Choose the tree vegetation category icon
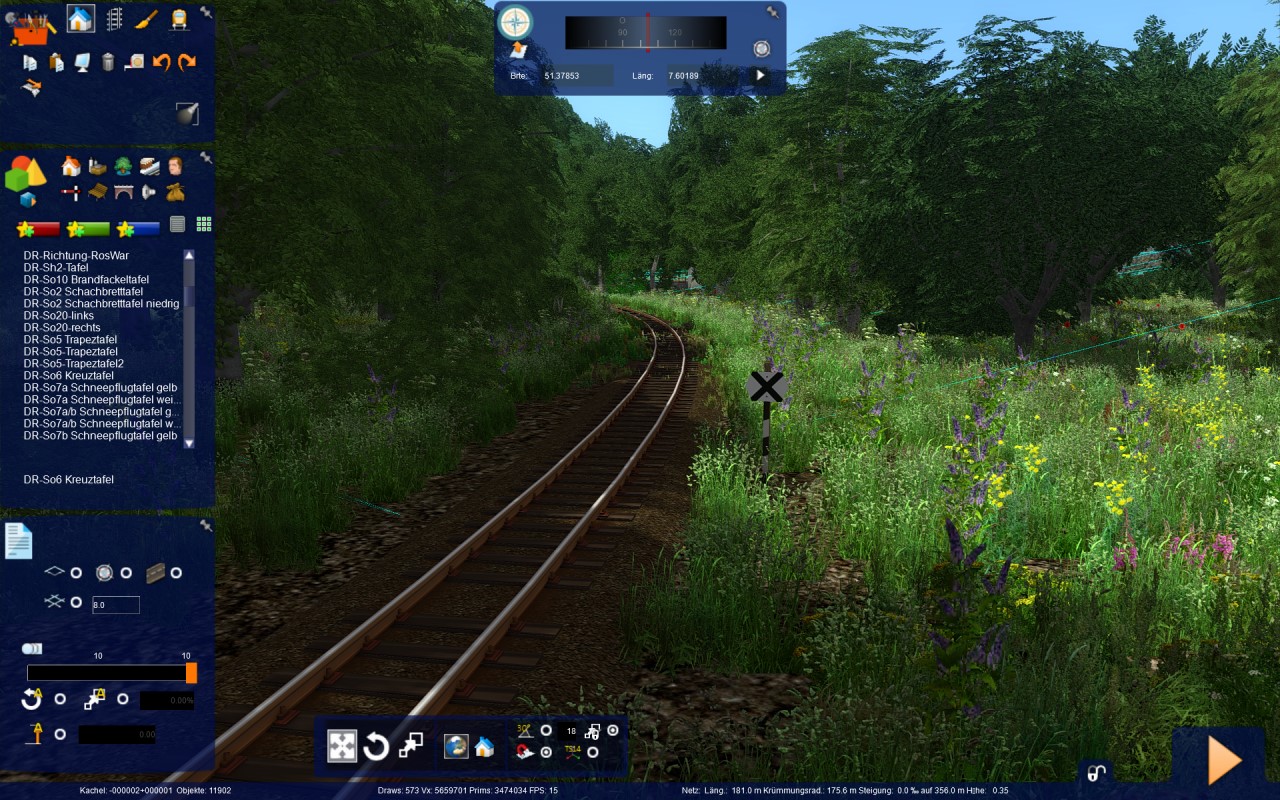 click(123, 166)
